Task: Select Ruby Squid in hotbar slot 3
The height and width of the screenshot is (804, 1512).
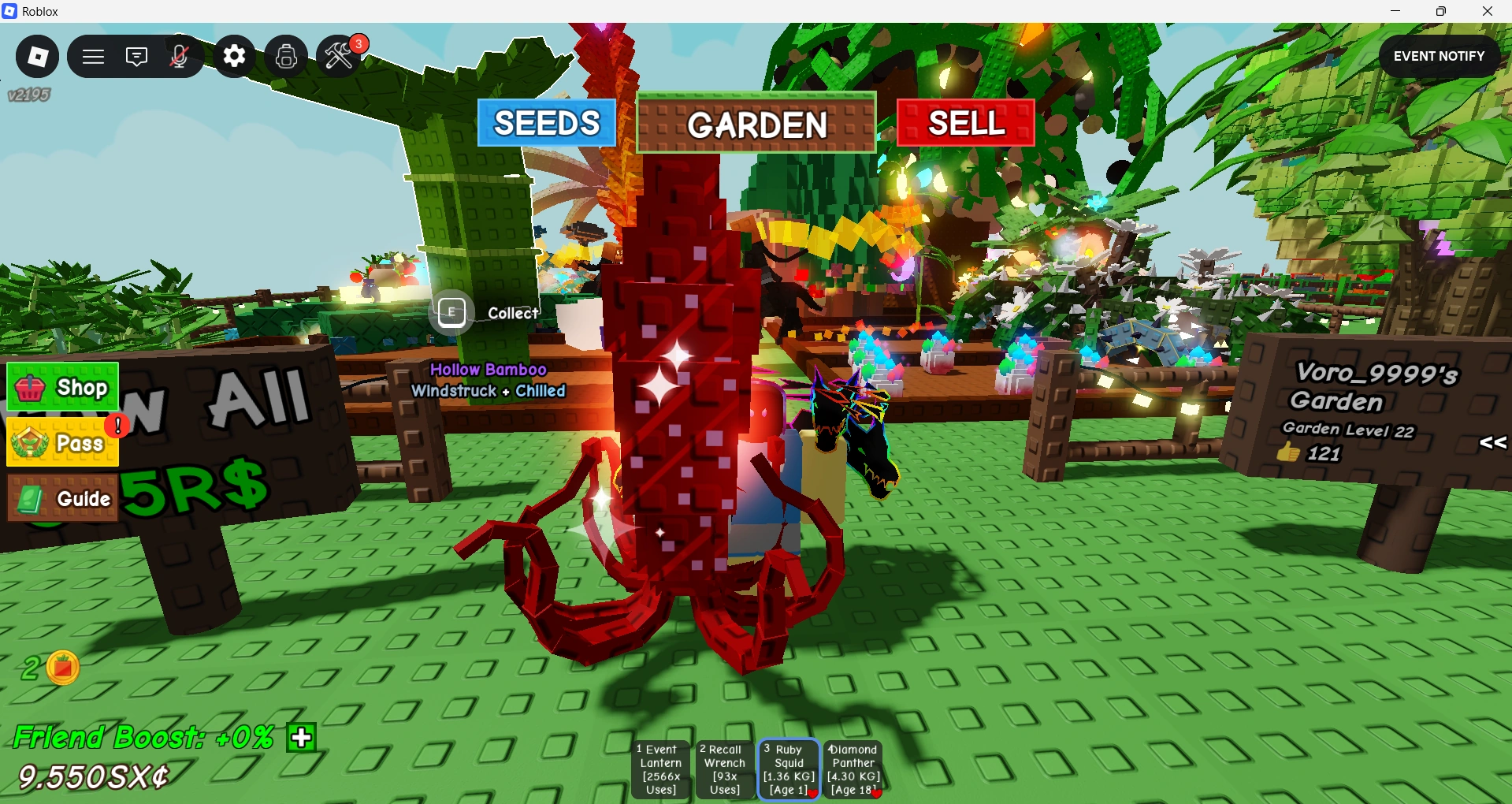Action: point(787,769)
